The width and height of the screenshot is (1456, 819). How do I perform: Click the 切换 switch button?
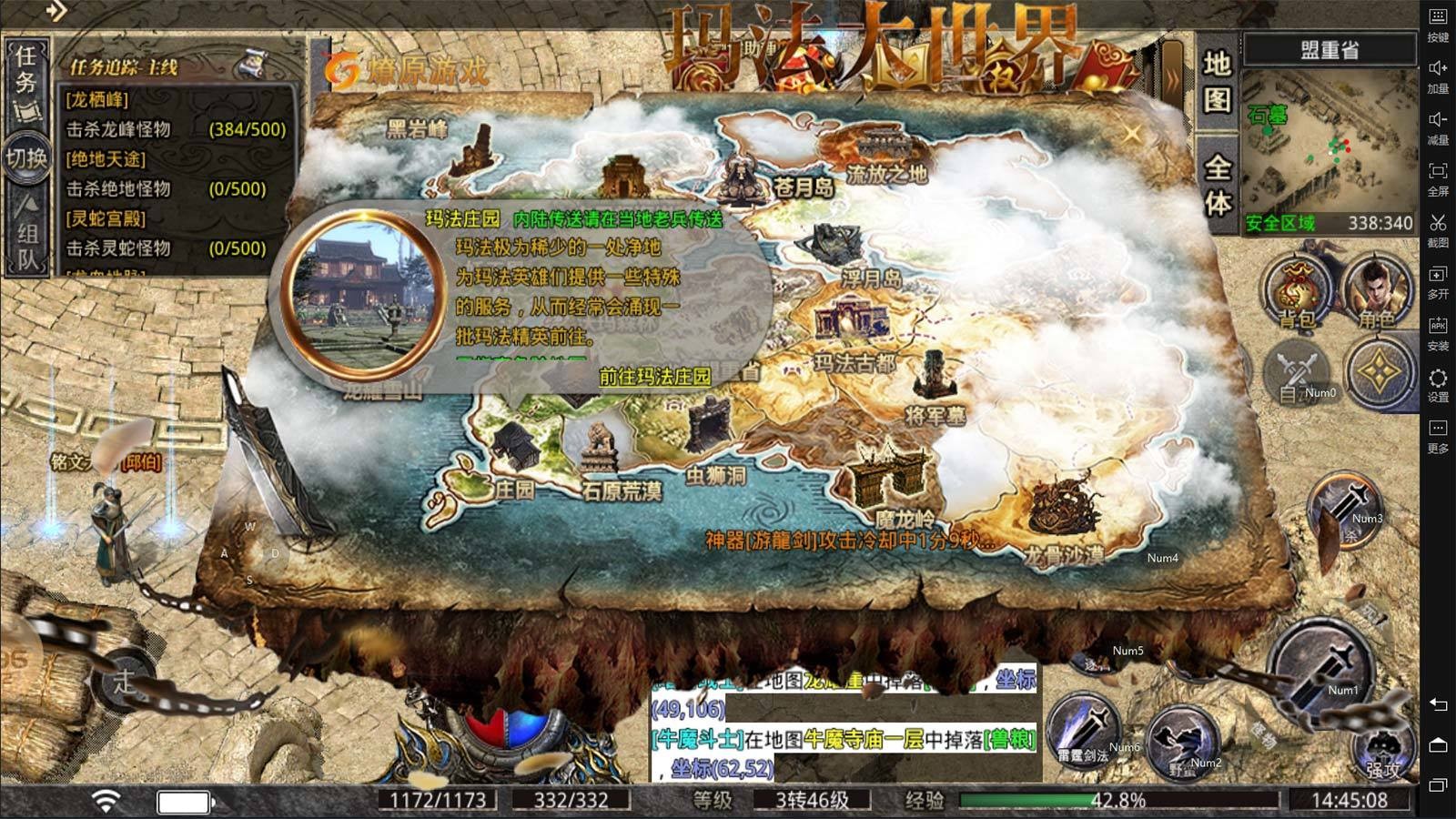click(x=26, y=158)
